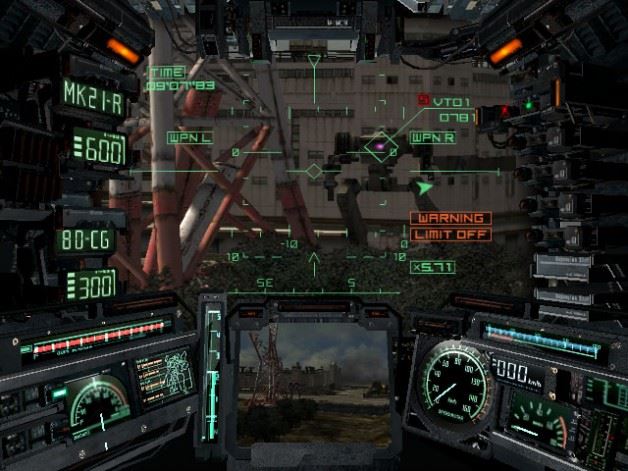
Task: Select the VT01 target marker
Action: click(380, 148)
